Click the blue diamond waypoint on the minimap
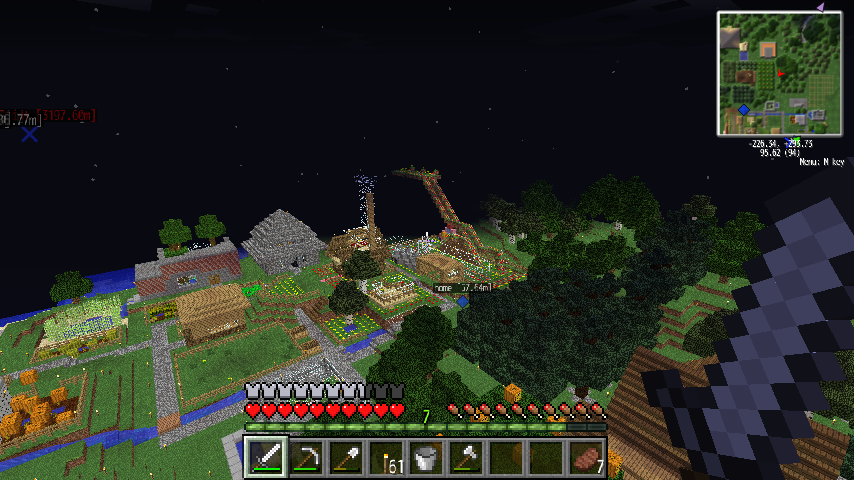Screen dimensions: 854x480 pos(744,110)
